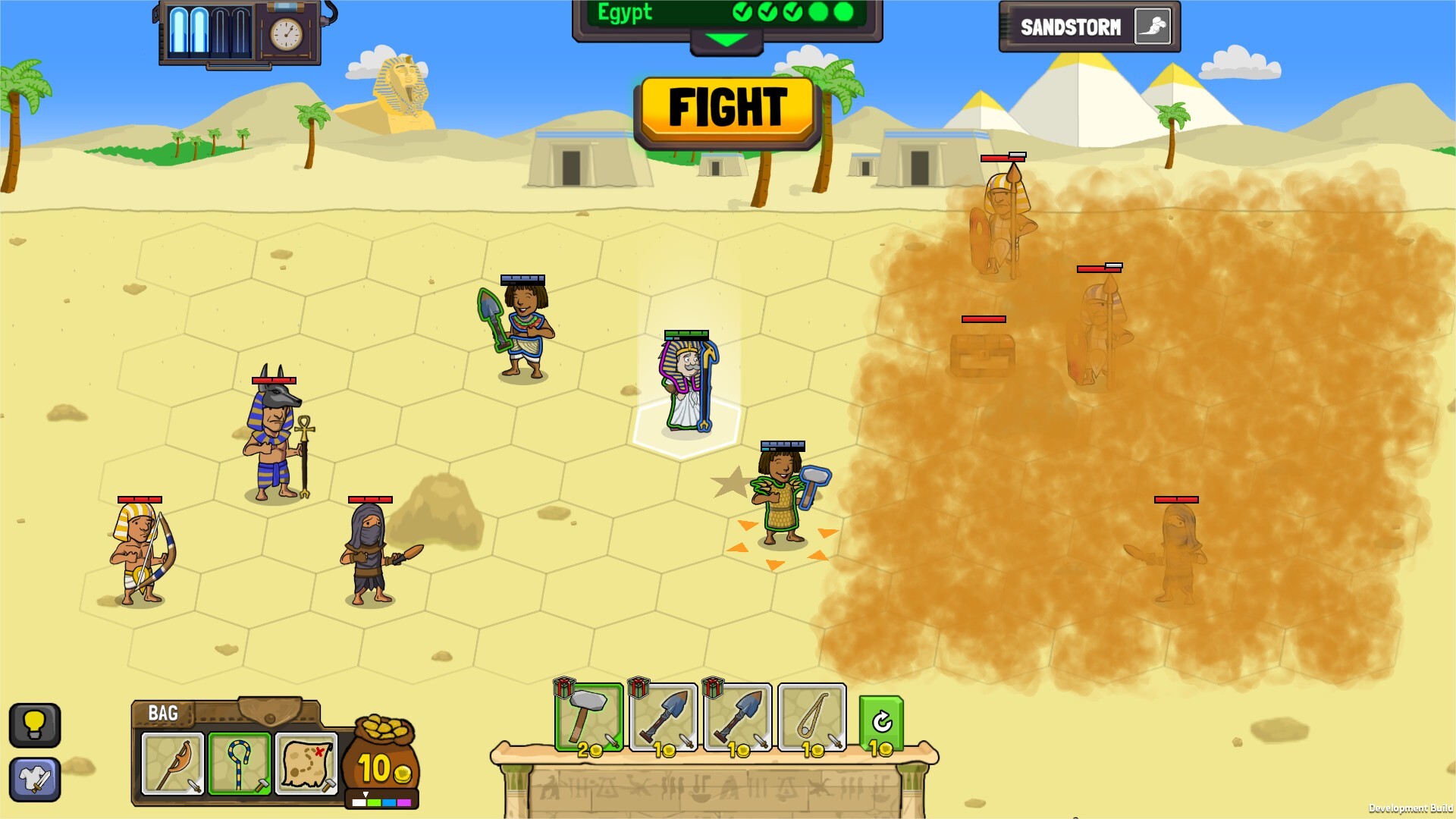Click the Egypt level label

625,13
